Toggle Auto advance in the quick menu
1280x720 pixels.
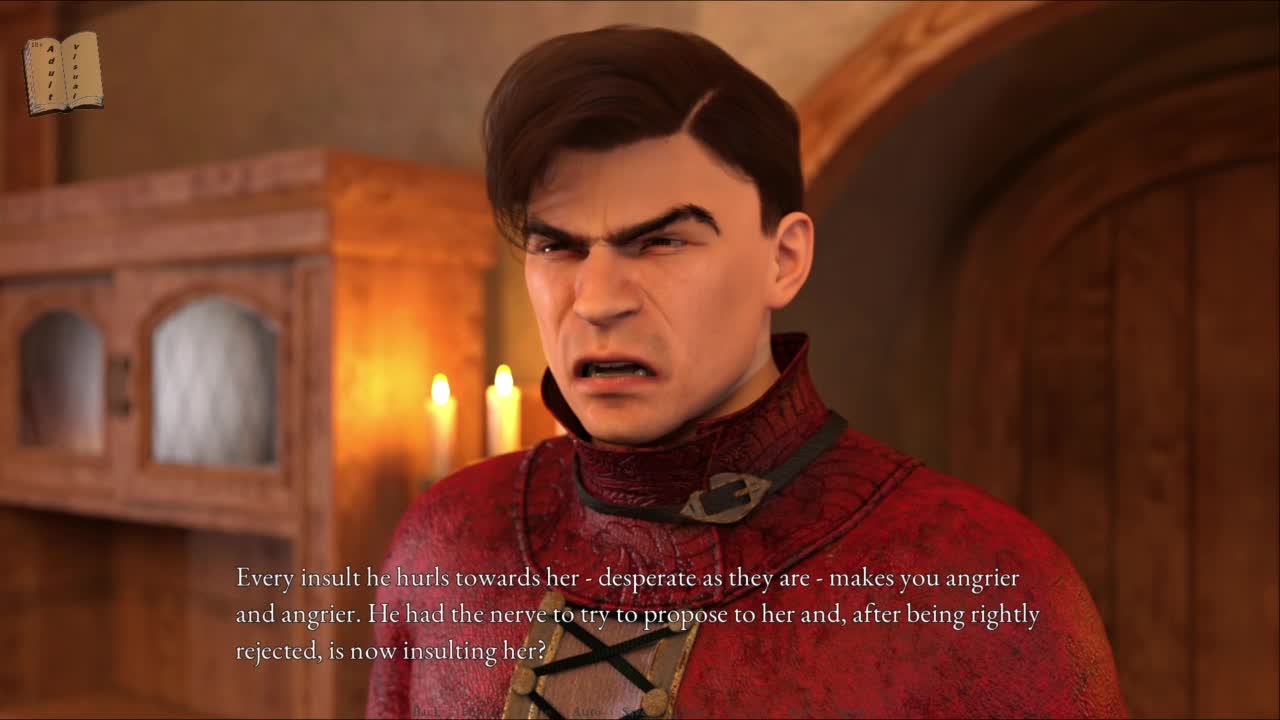point(586,711)
